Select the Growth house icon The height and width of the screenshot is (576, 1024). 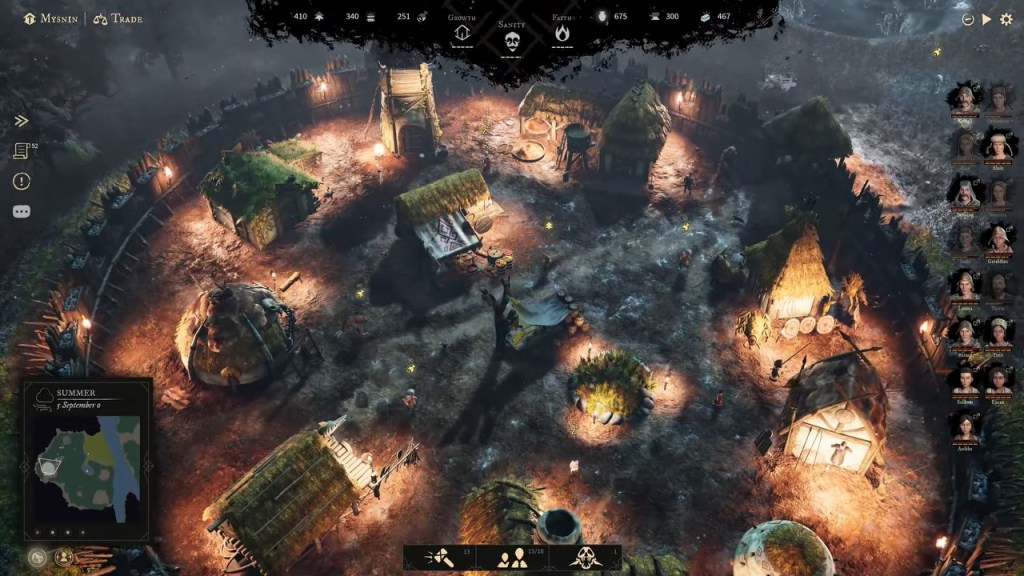point(462,33)
